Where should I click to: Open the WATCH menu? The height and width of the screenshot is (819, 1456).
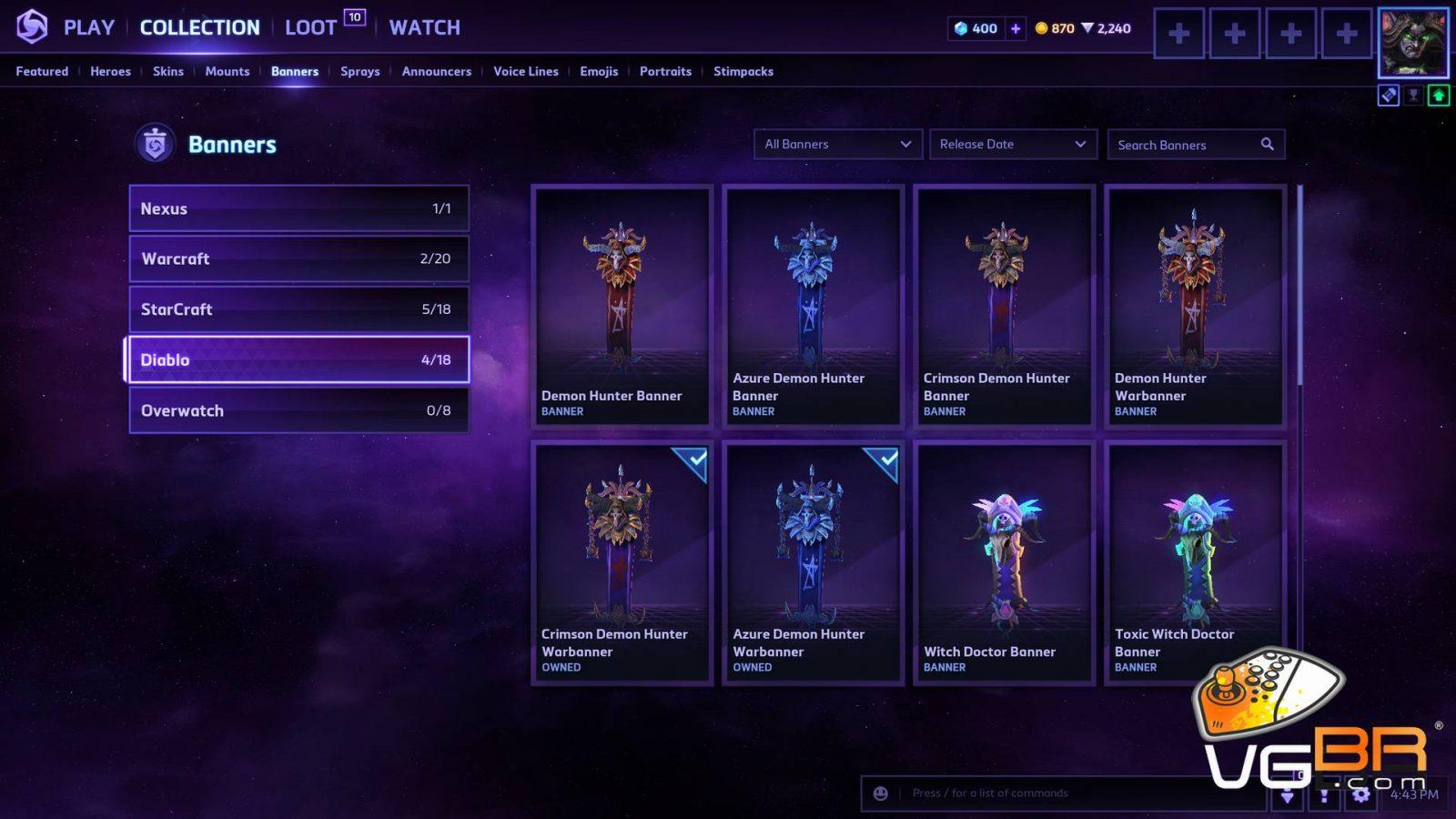pos(424,28)
